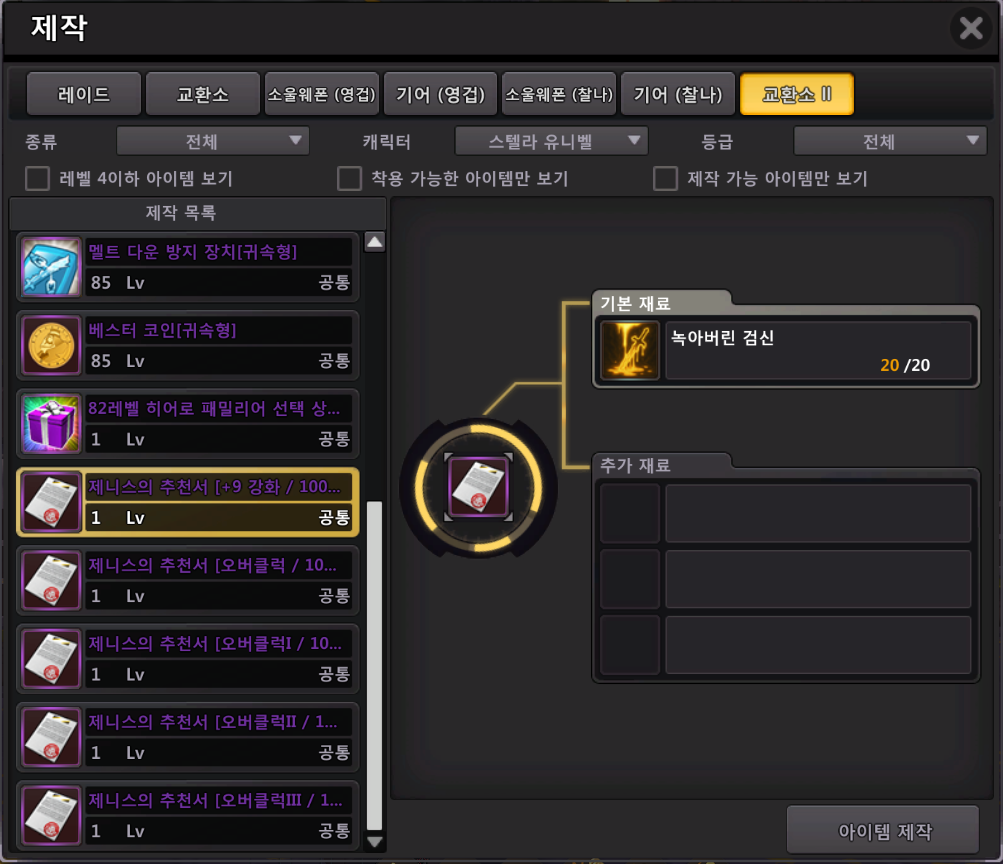This screenshot has height=864, width=1003.
Task: Close the 제작 crafting window
Action: point(971,28)
